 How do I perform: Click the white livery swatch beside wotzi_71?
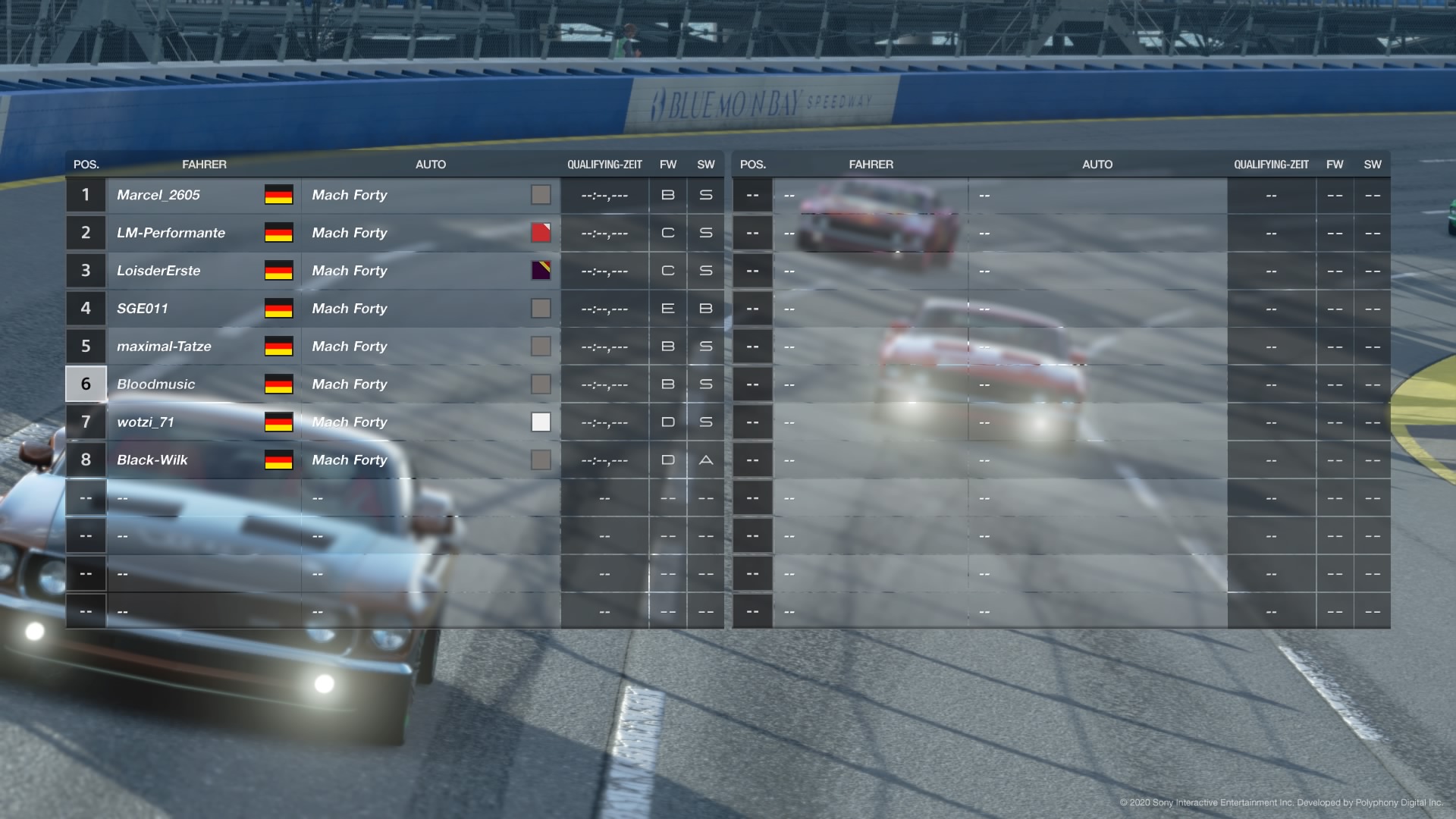541,422
